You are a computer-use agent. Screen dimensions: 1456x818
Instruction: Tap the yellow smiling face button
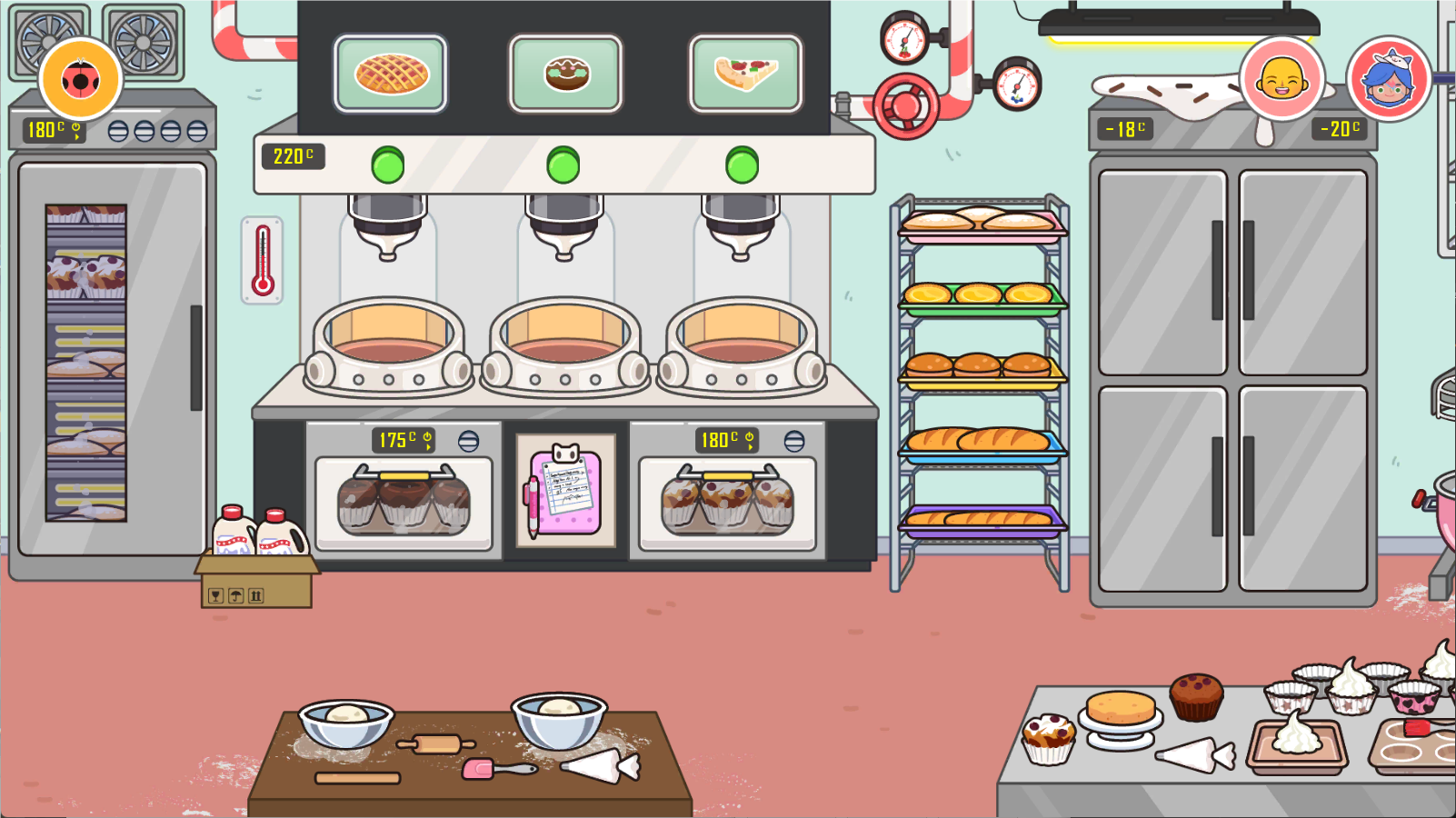(1281, 79)
